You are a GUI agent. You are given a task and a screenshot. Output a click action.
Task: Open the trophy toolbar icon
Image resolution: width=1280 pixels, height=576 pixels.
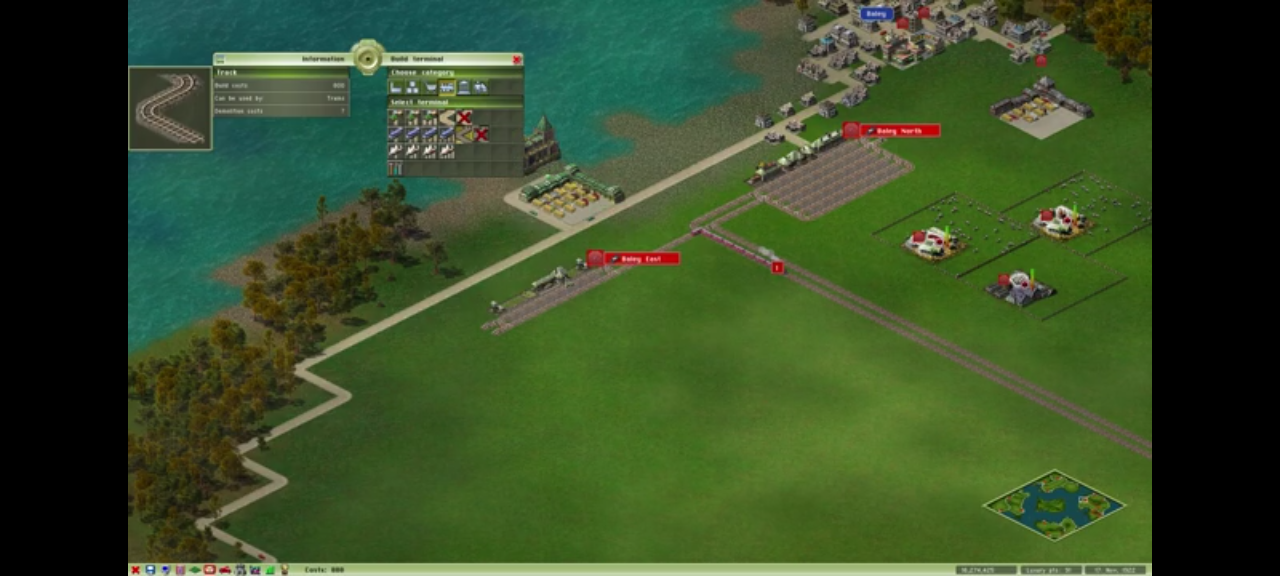click(x=285, y=570)
